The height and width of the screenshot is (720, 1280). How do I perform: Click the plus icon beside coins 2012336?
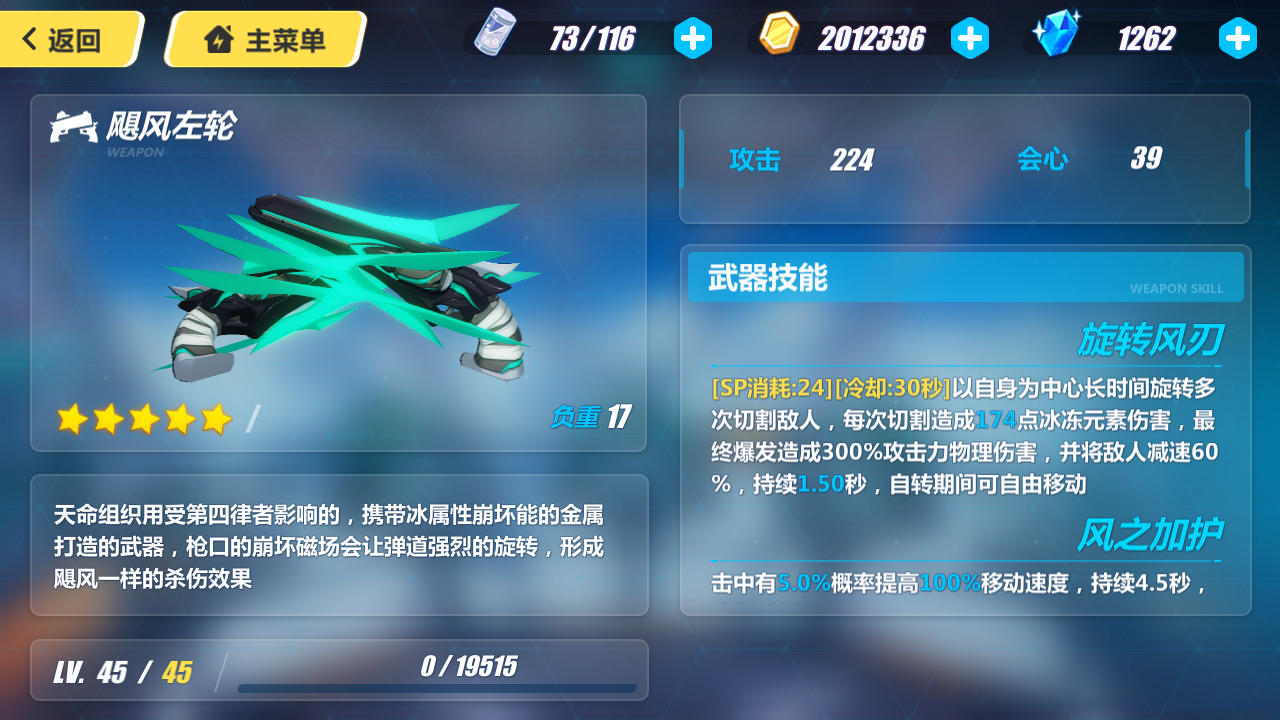pos(971,38)
